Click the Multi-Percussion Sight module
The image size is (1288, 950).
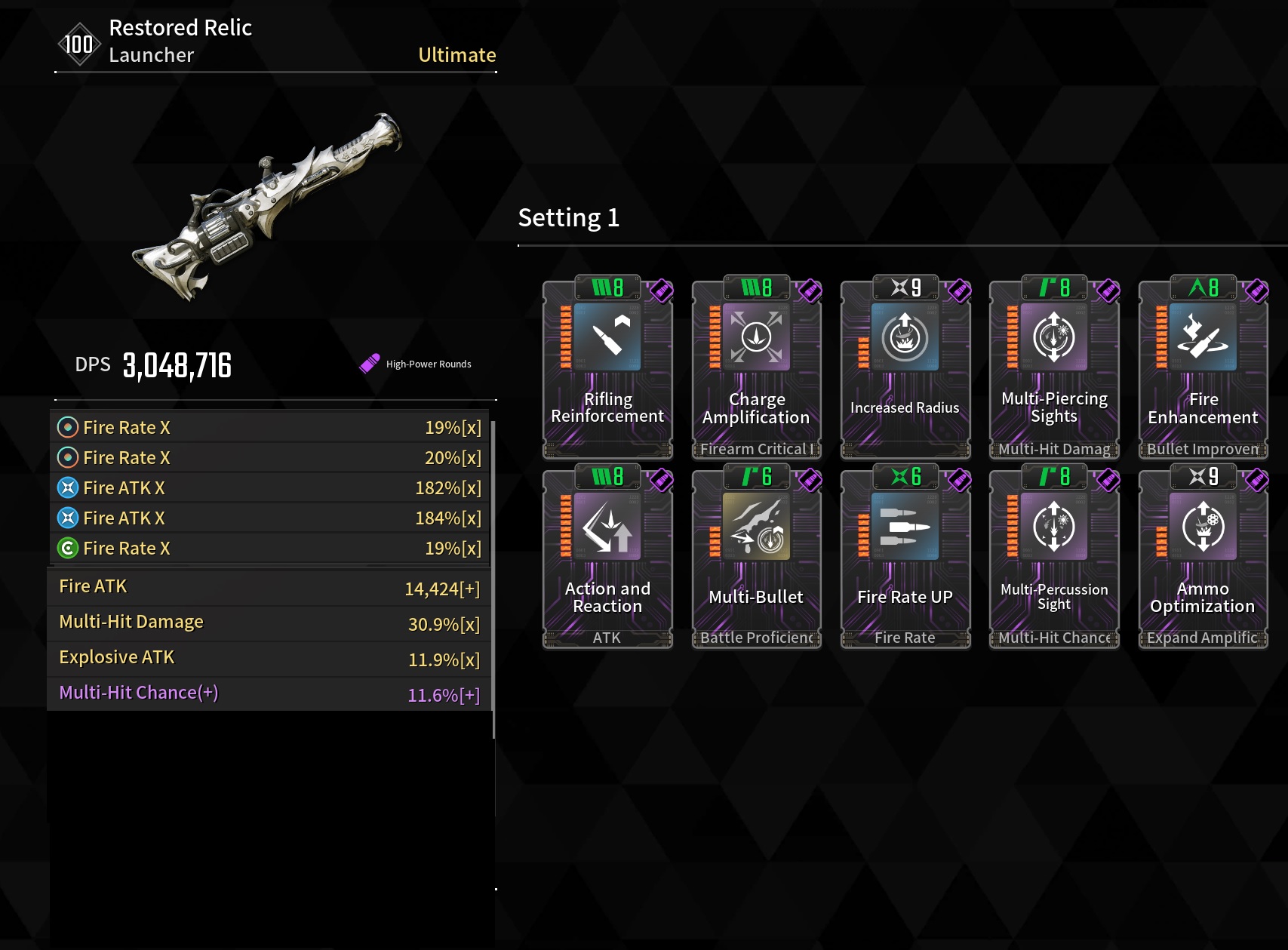[1054, 556]
